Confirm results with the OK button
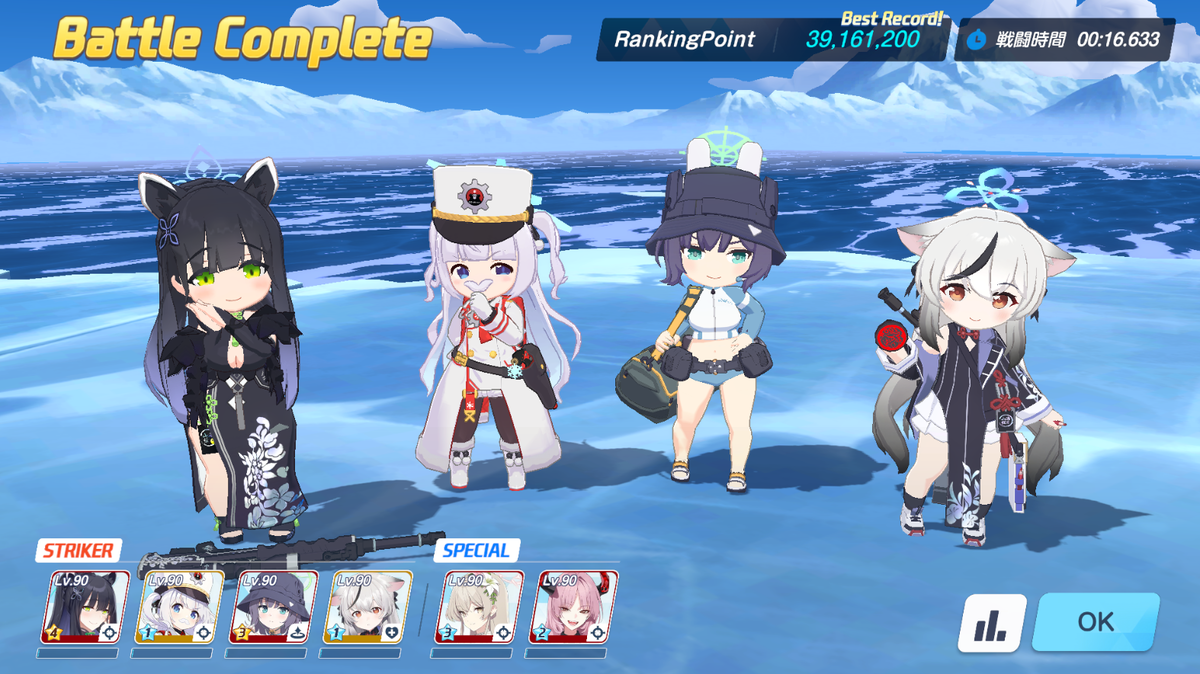This screenshot has width=1200, height=674. pos(1096,622)
